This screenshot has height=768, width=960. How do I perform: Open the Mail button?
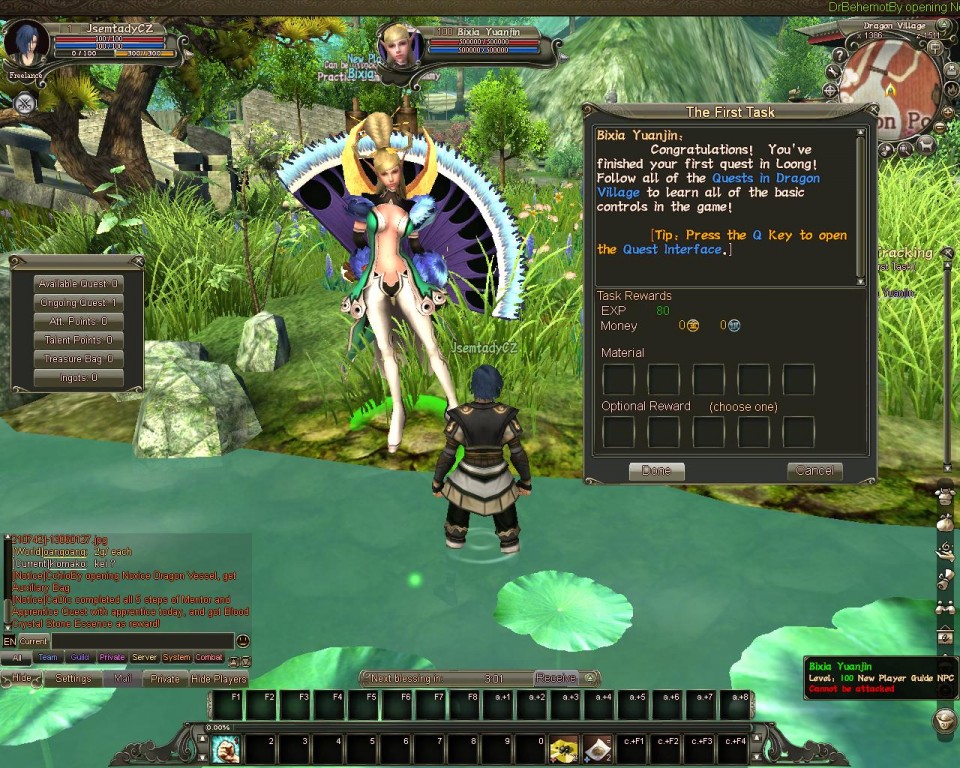[x=122, y=679]
